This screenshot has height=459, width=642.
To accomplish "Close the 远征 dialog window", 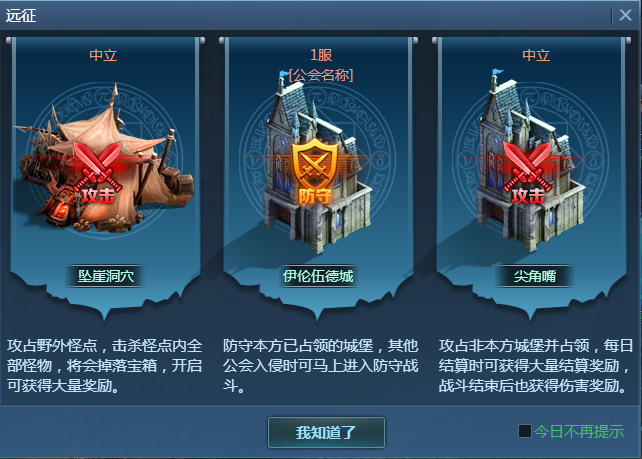I will pyautogui.click(x=625, y=15).
